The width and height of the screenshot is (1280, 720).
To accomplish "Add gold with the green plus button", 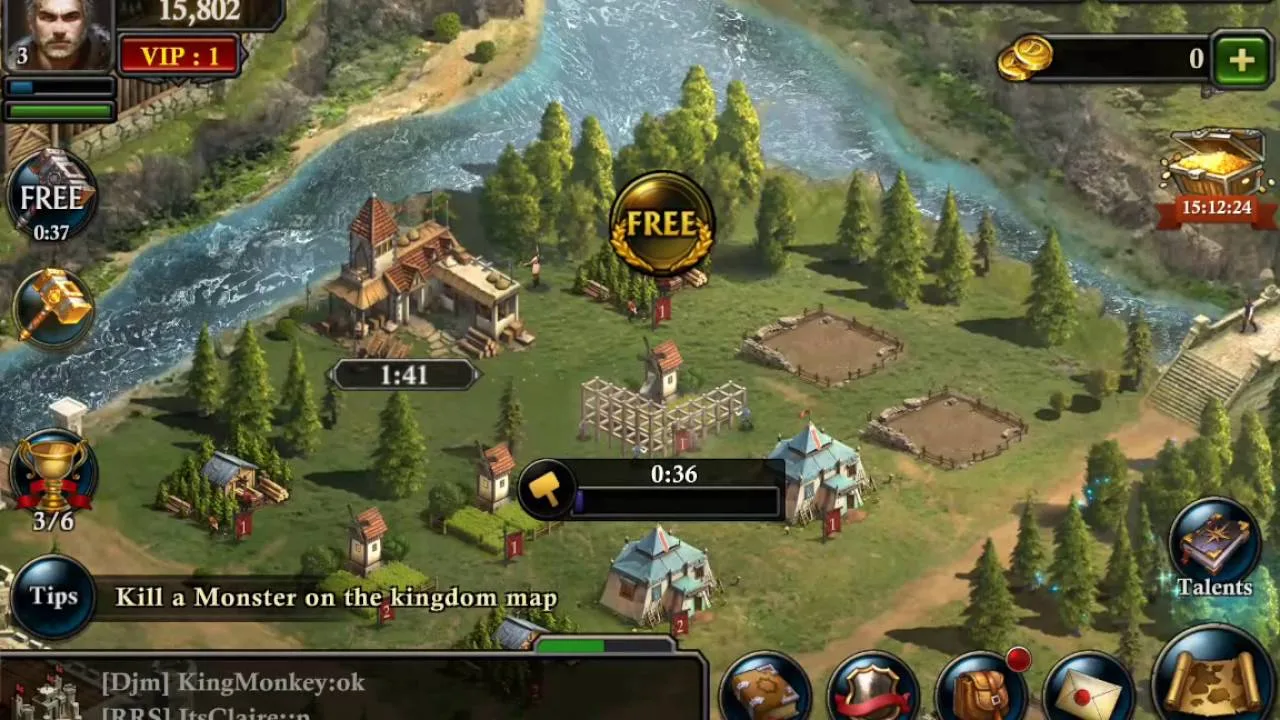I will pos(1241,60).
